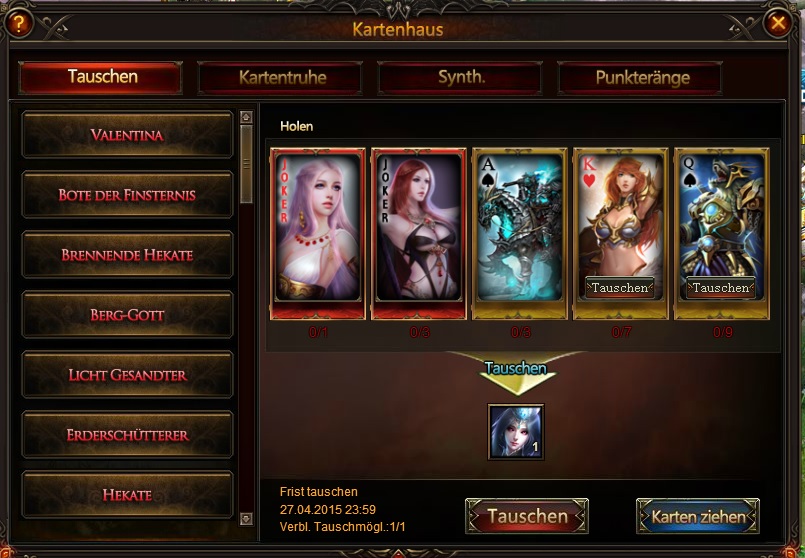Pick Brennende Hekate in the list
The image size is (805, 558).
click(127, 255)
